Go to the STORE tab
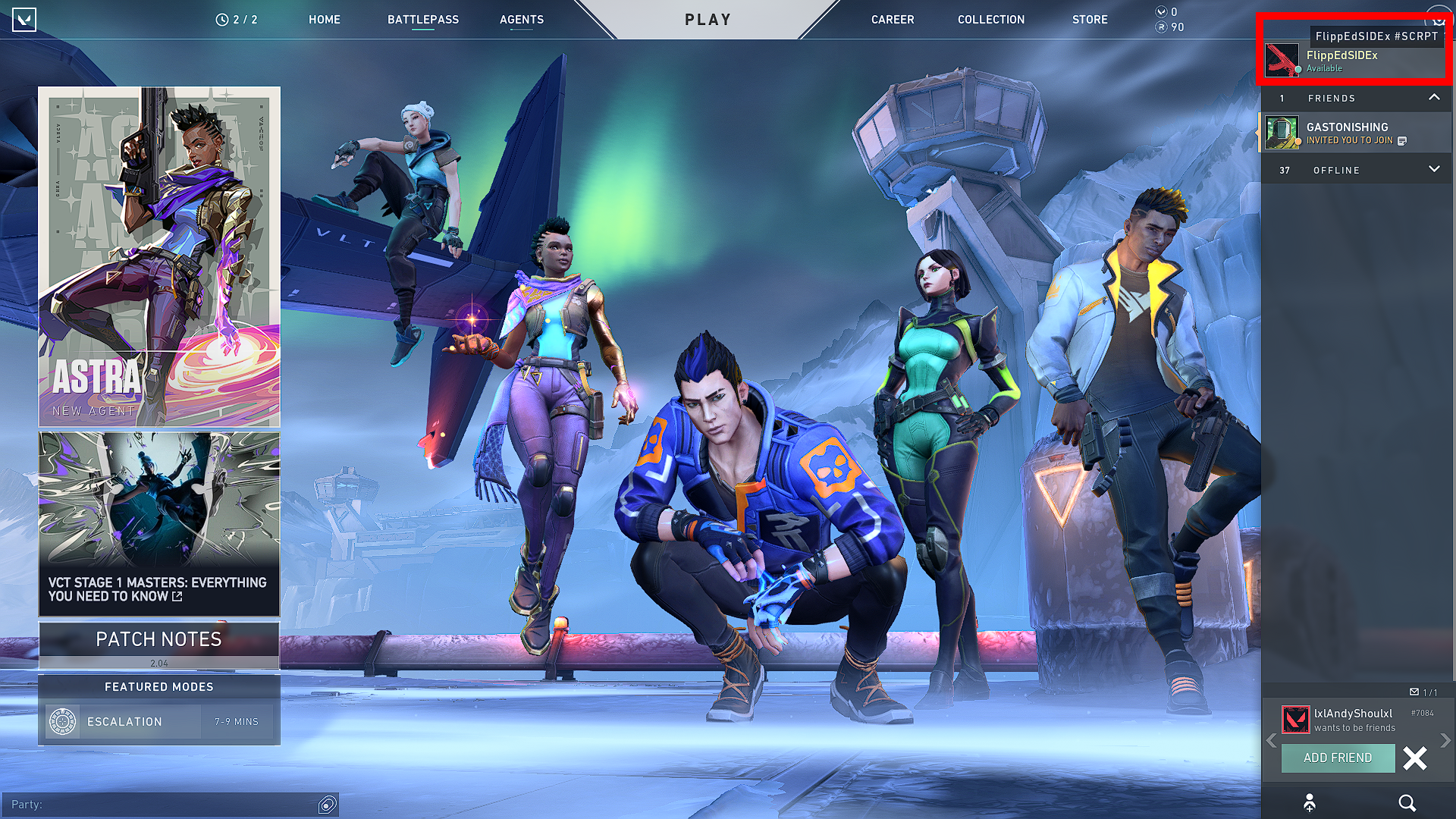The image size is (1456, 819). (x=1089, y=20)
